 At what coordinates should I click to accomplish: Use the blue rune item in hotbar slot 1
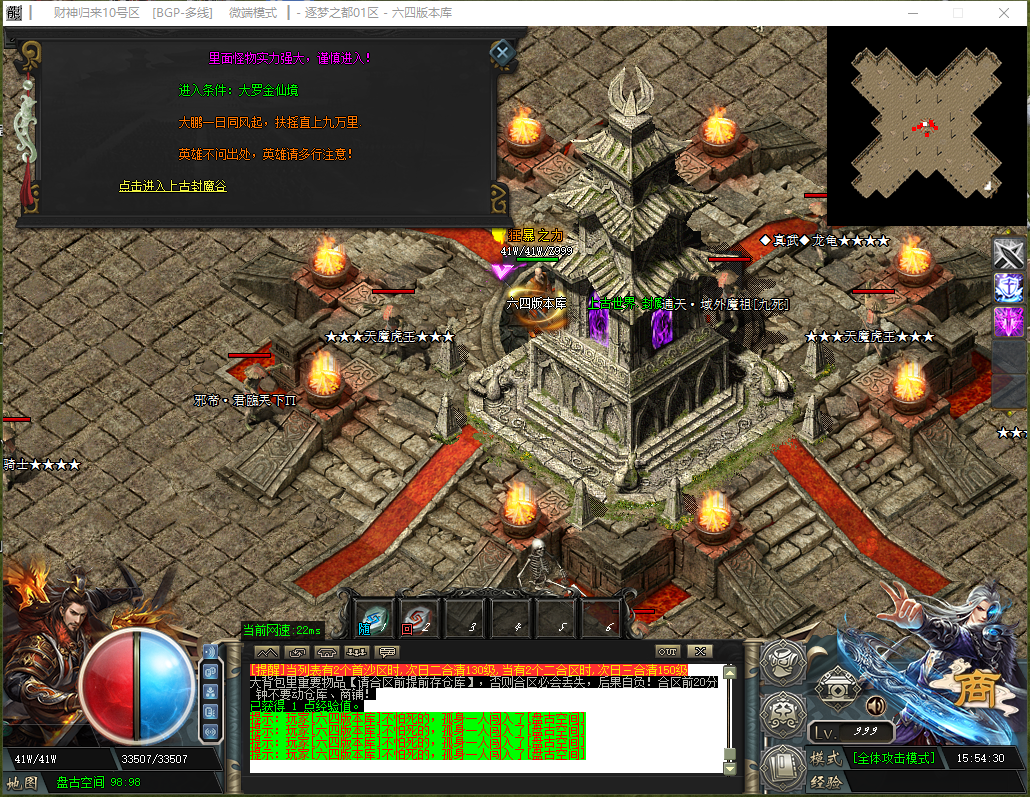tap(375, 620)
